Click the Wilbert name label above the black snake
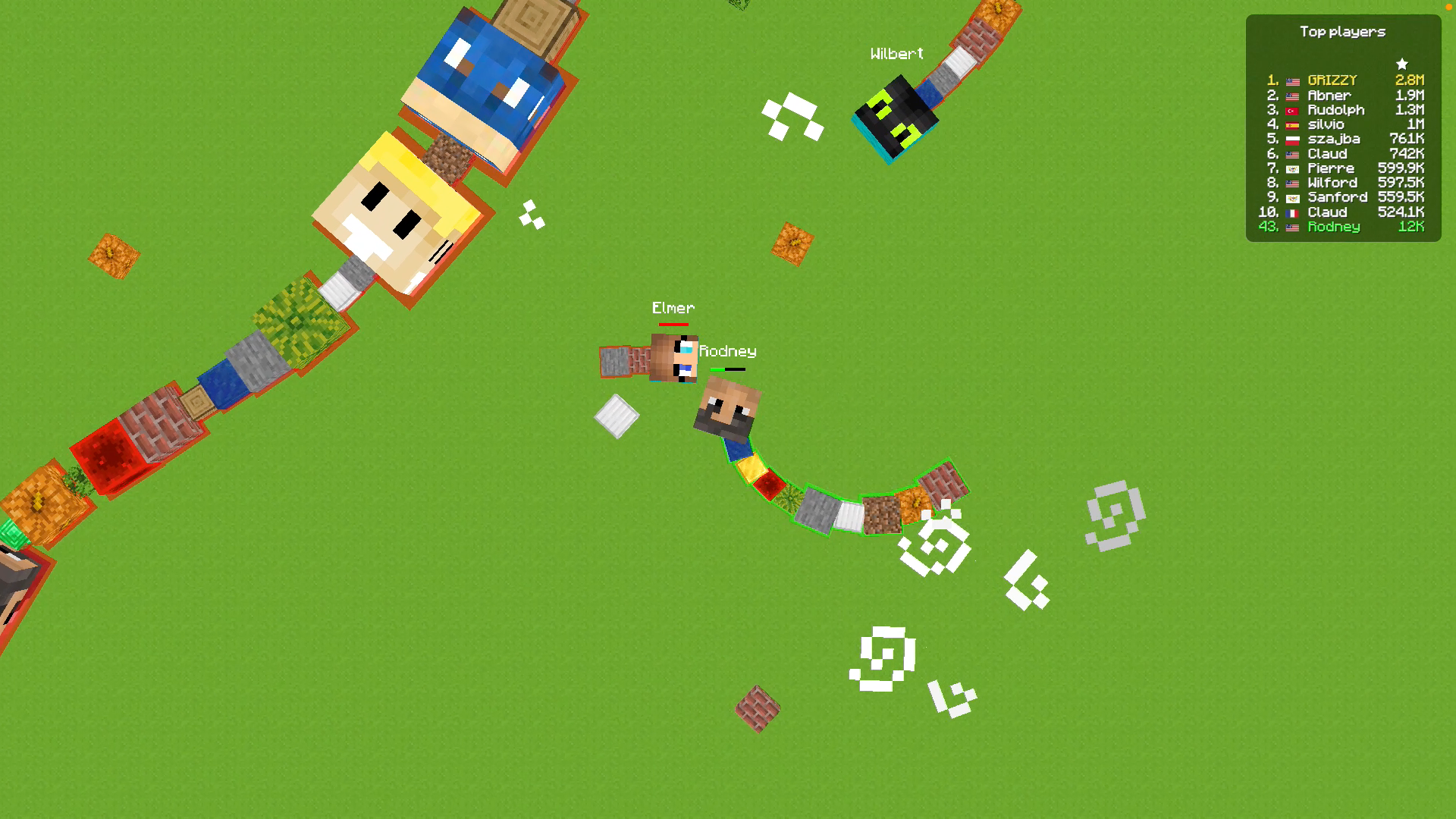Image resolution: width=1456 pixels, height=819 pixels. pyautogui.click(x=897, y=52)
